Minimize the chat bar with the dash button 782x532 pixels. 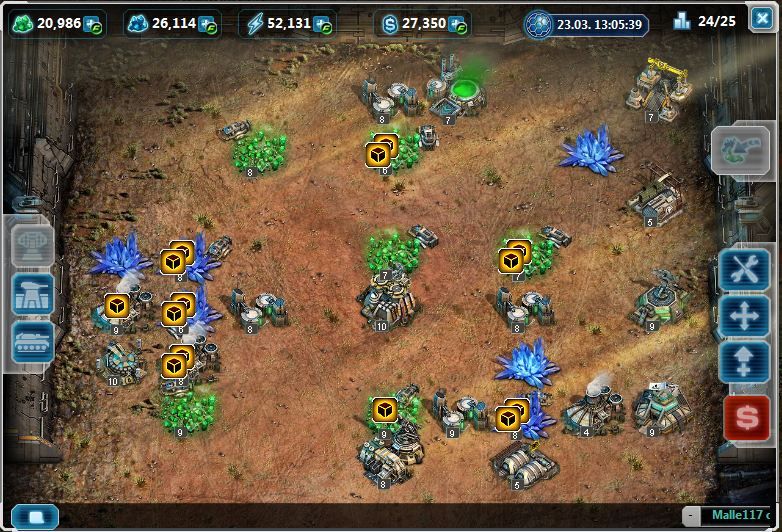(x=692, y=516)
